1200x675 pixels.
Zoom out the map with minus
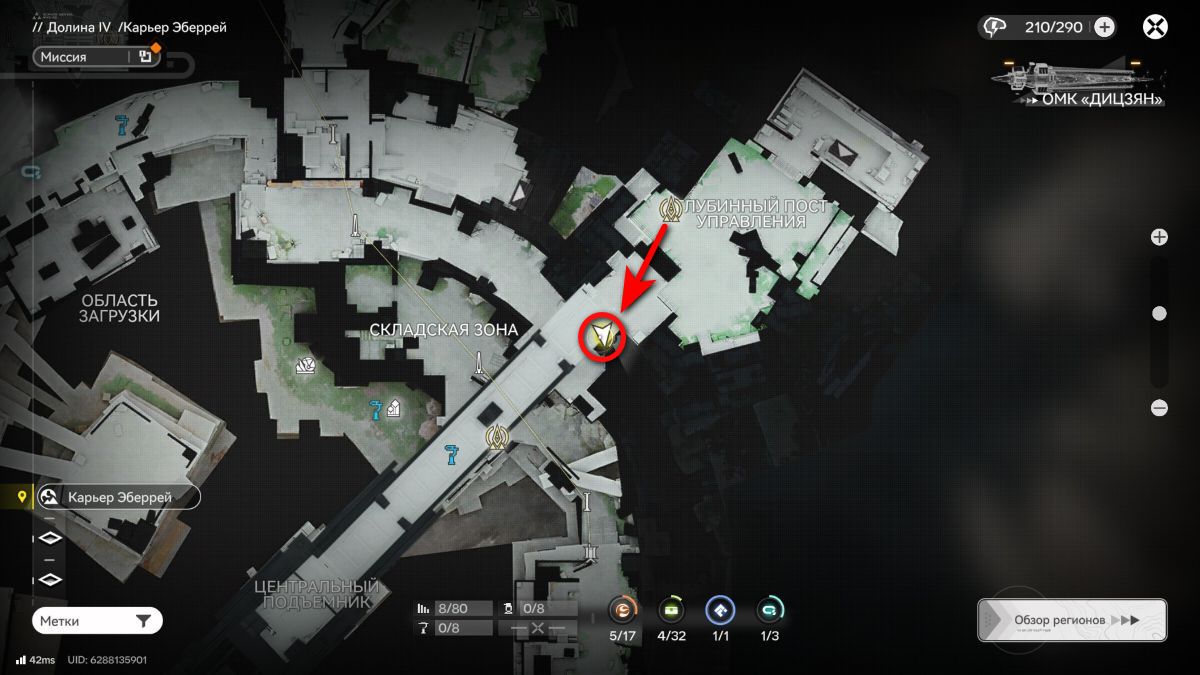click(1159, 407)
